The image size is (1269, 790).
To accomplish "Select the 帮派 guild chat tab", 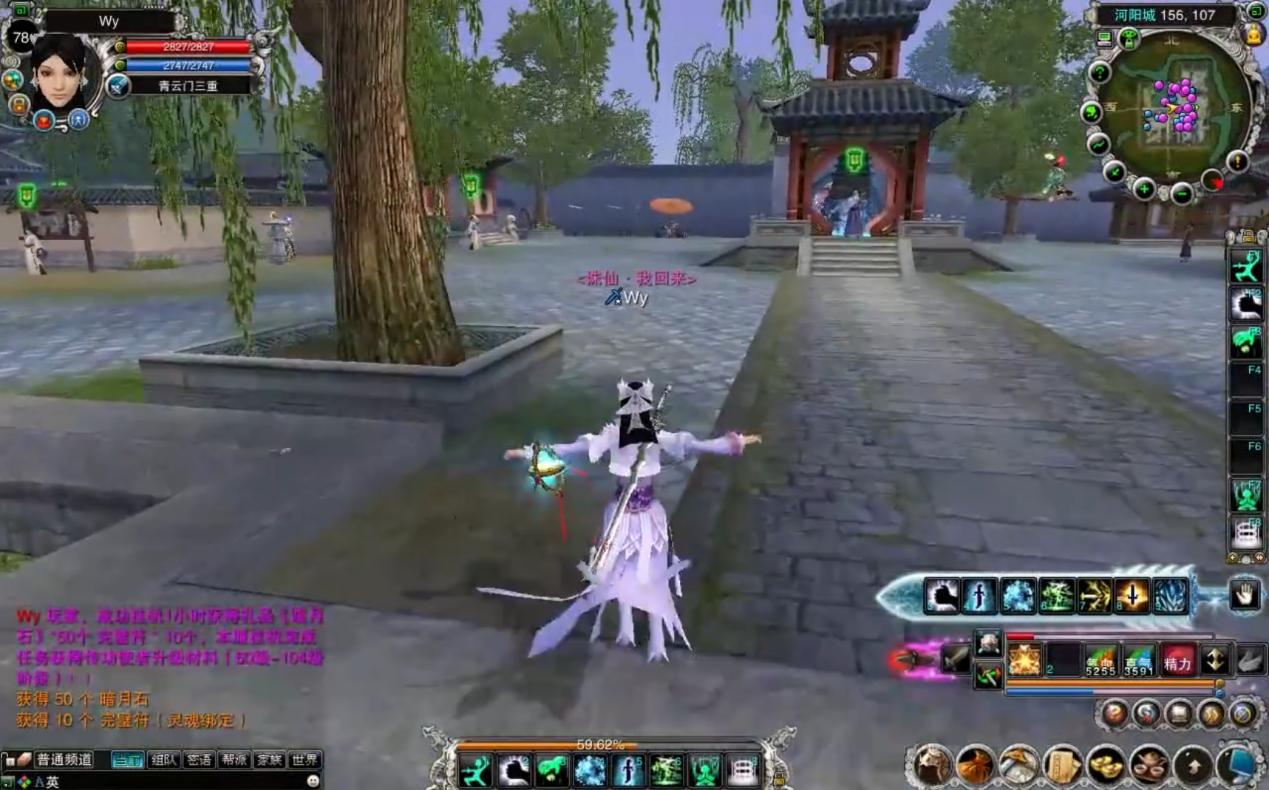I will 234,760.
